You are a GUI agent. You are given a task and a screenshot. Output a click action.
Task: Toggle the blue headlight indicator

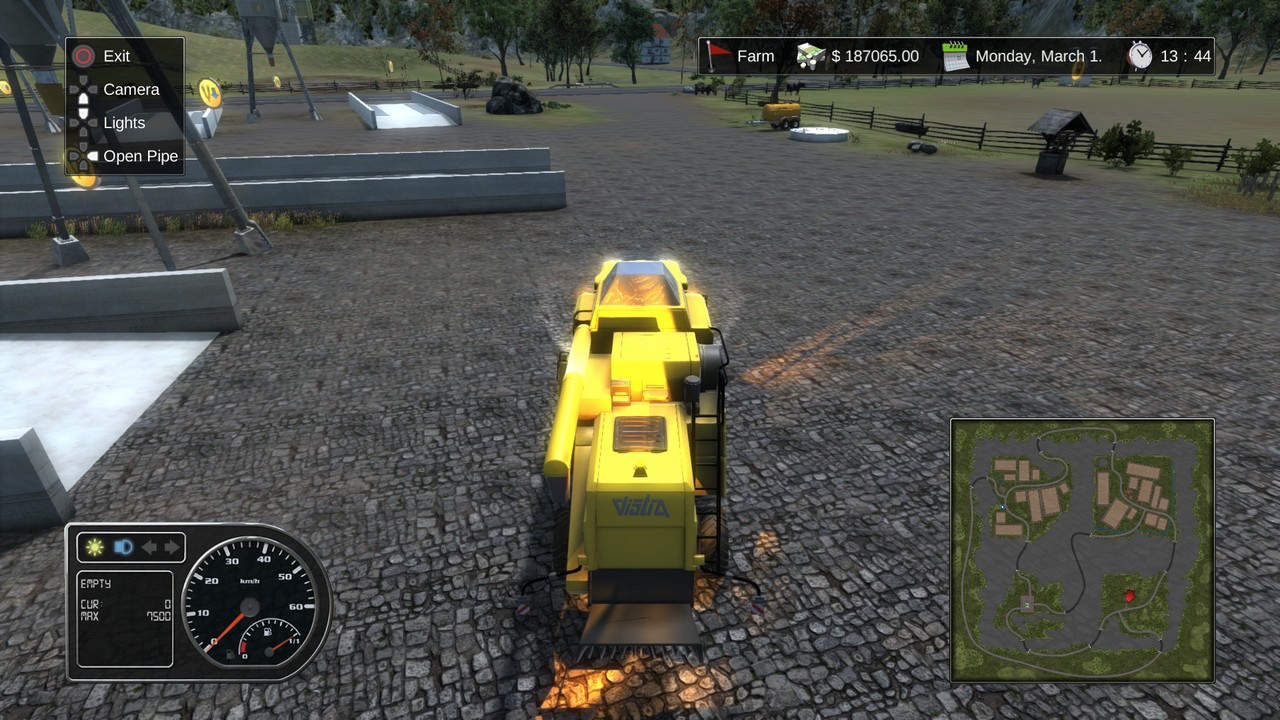point(123,547)
